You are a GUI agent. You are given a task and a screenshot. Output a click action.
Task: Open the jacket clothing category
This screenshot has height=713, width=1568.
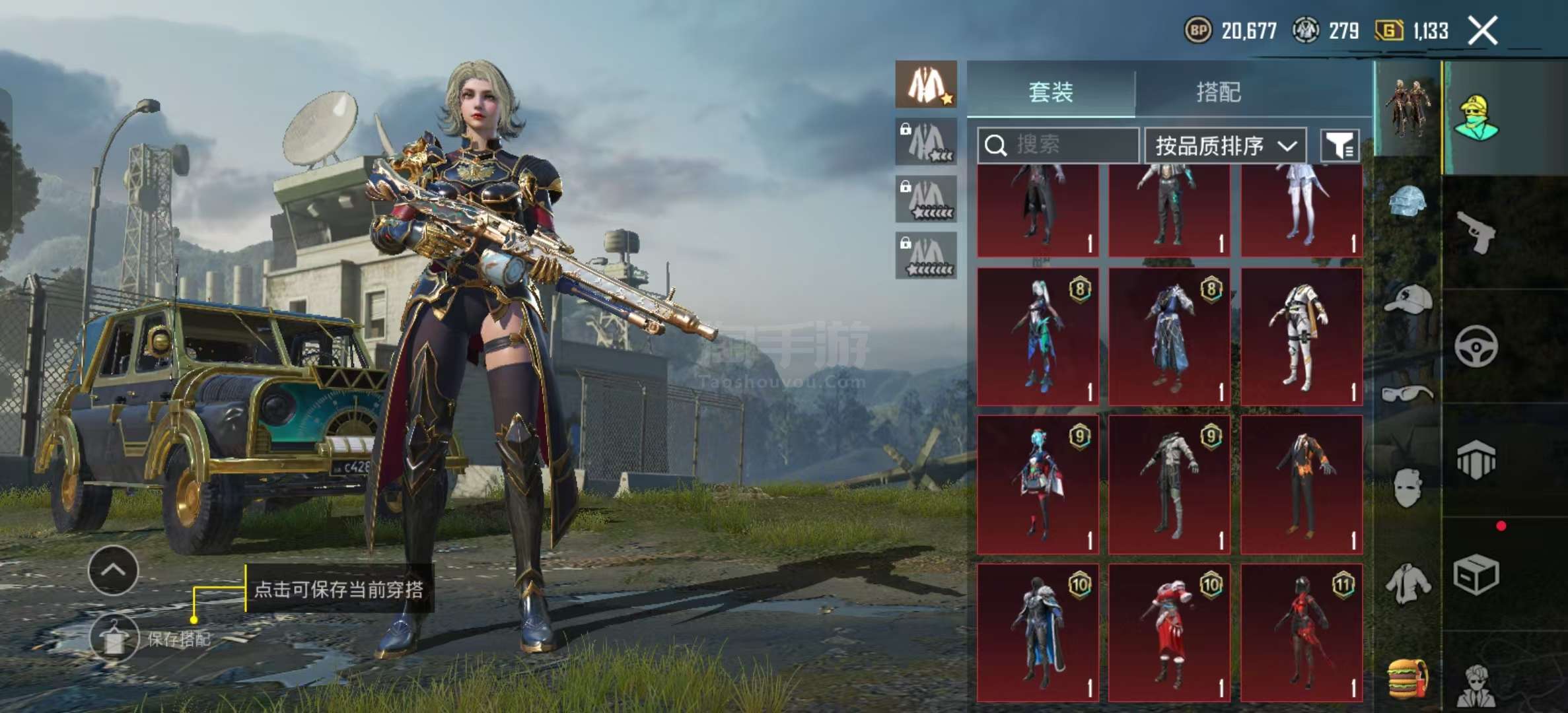point(1408,583)
